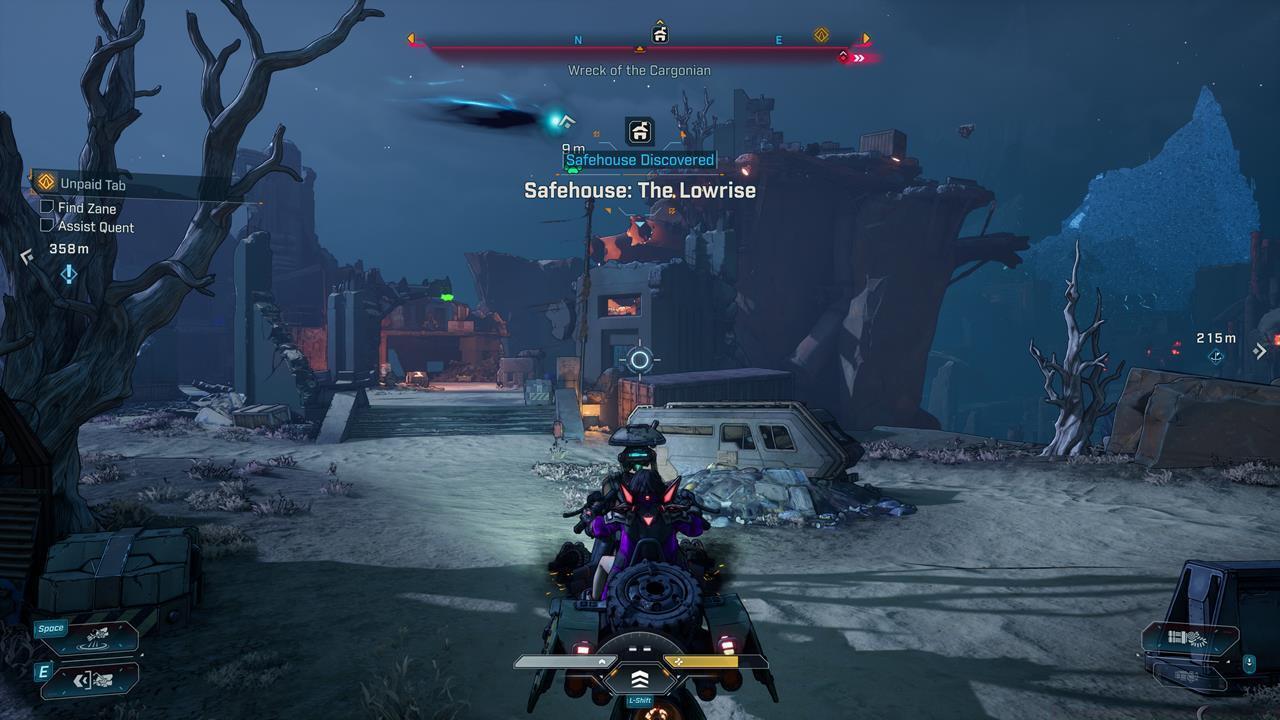The height and width of the screenshot is (720, 1280).
Task: Check the Assist Quent objective checkbox
Action: click(46, 225)
